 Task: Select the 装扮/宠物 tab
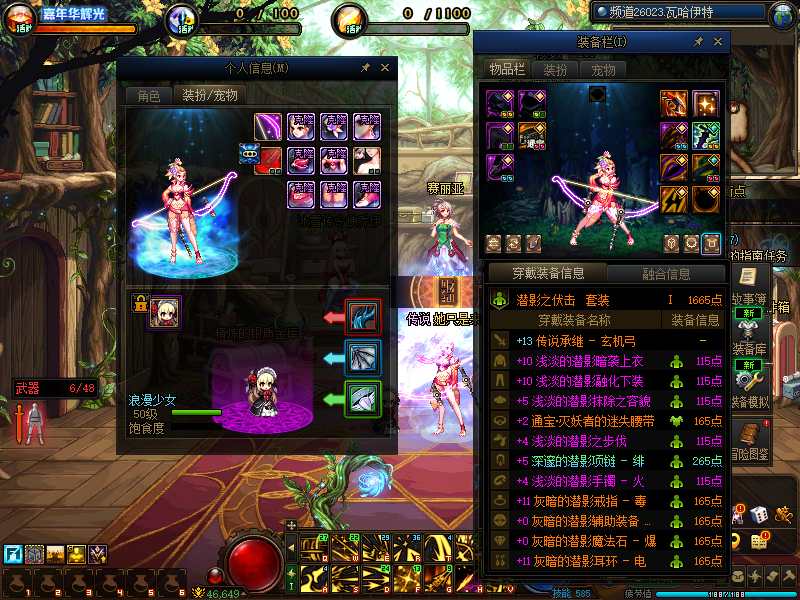point(208,96)
